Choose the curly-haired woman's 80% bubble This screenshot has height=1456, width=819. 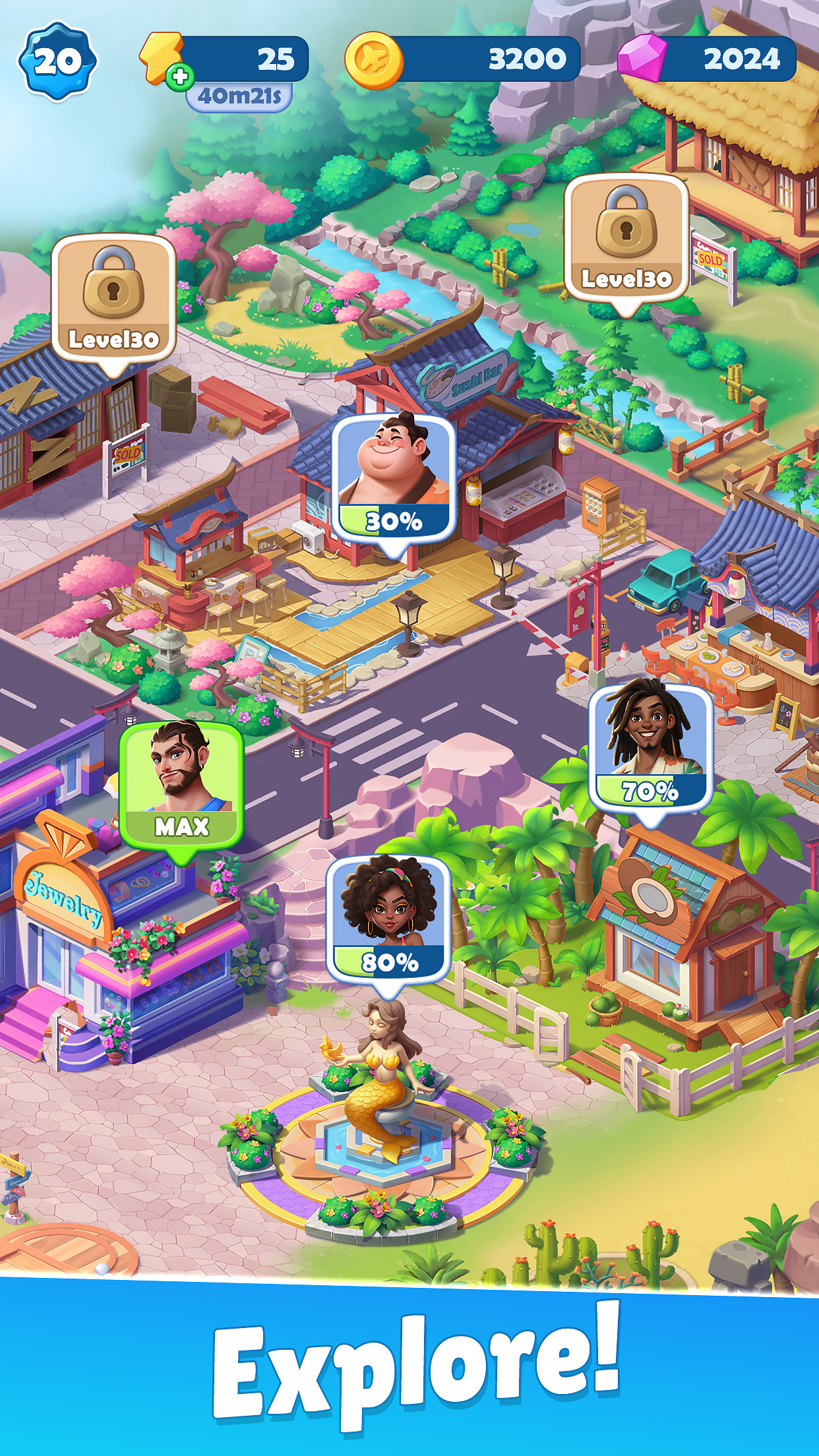(x=388, y=917)
